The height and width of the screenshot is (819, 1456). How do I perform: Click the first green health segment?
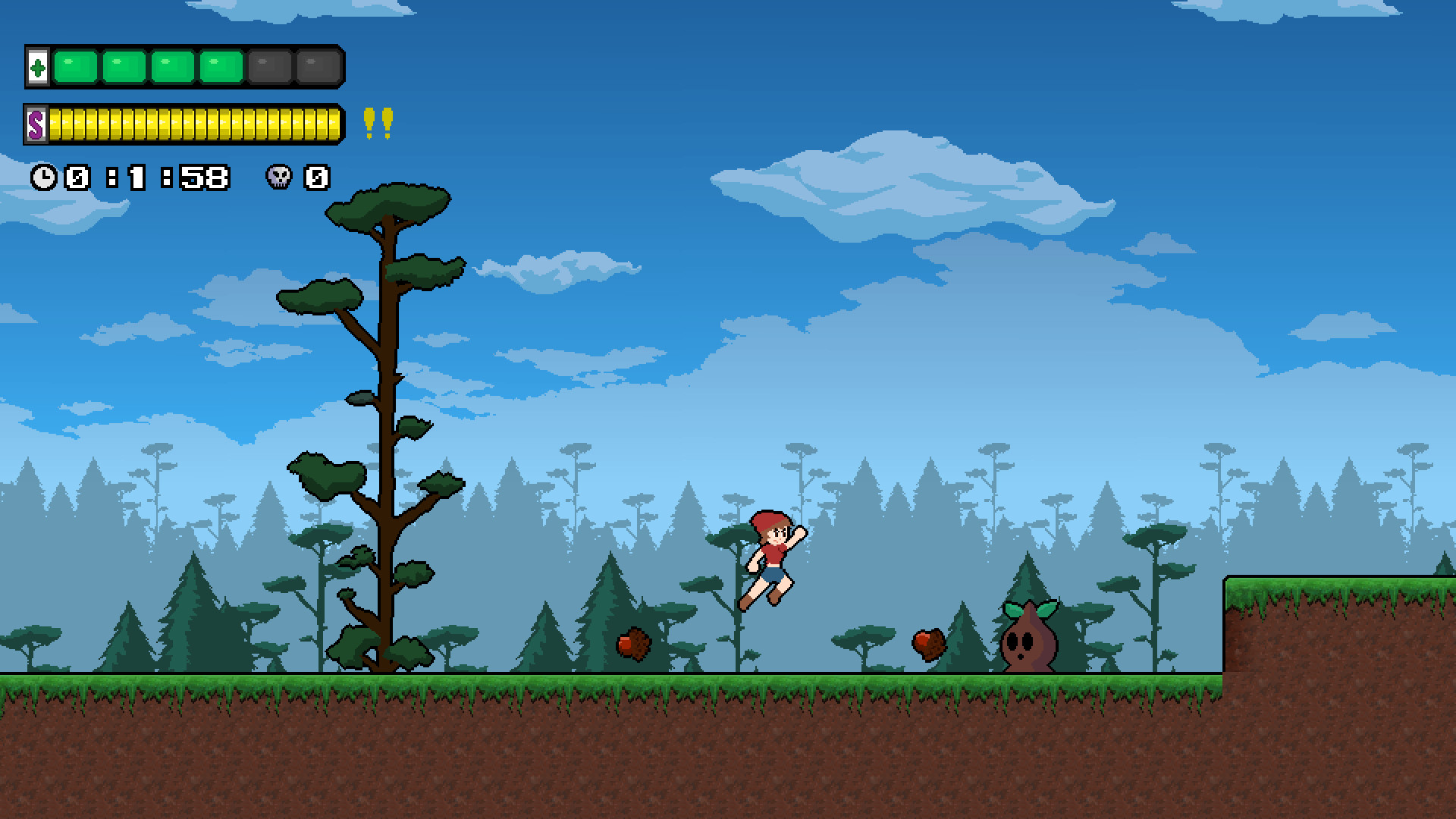point(76,67)
